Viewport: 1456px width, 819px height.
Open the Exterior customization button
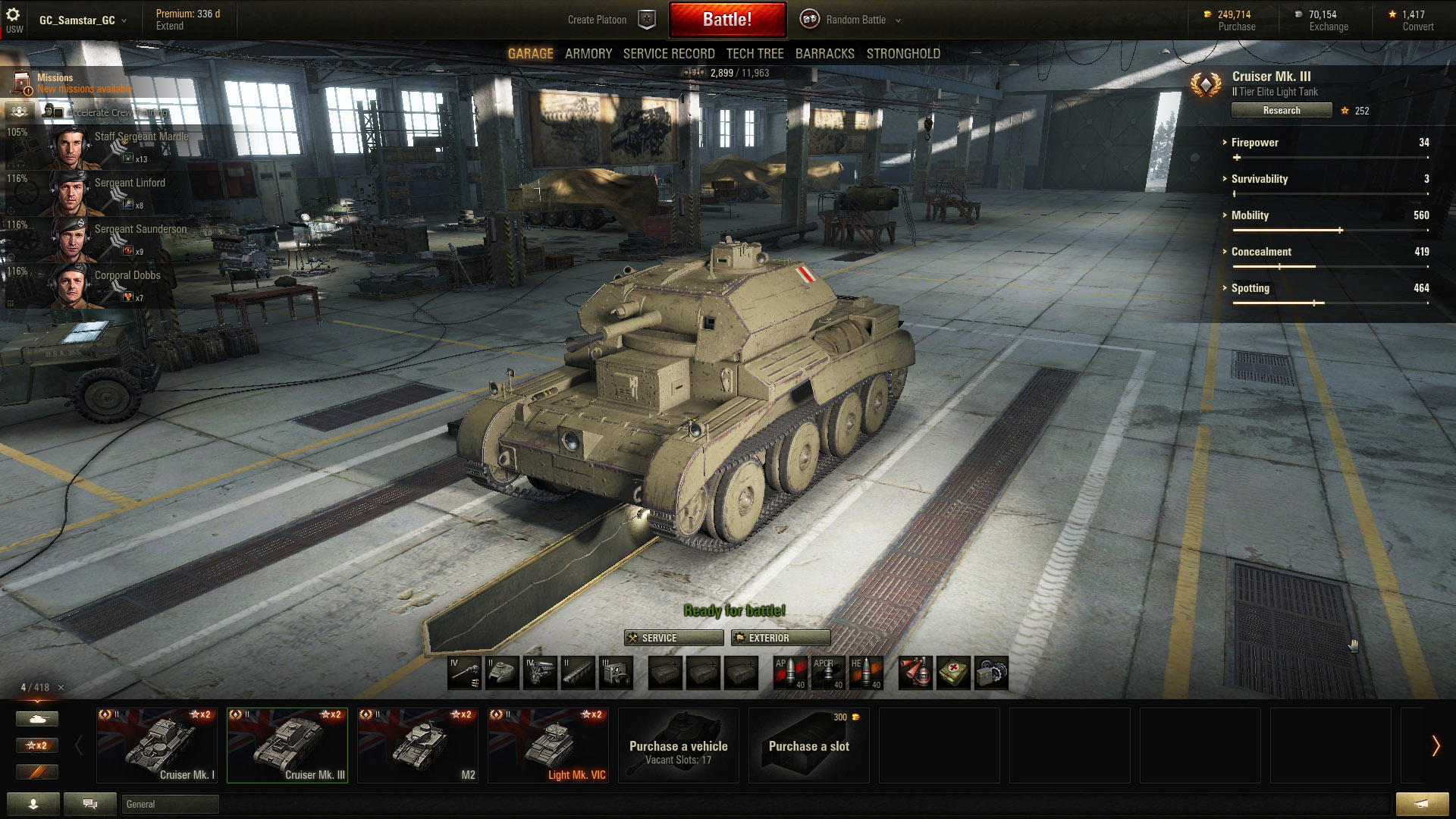(780, 638)
